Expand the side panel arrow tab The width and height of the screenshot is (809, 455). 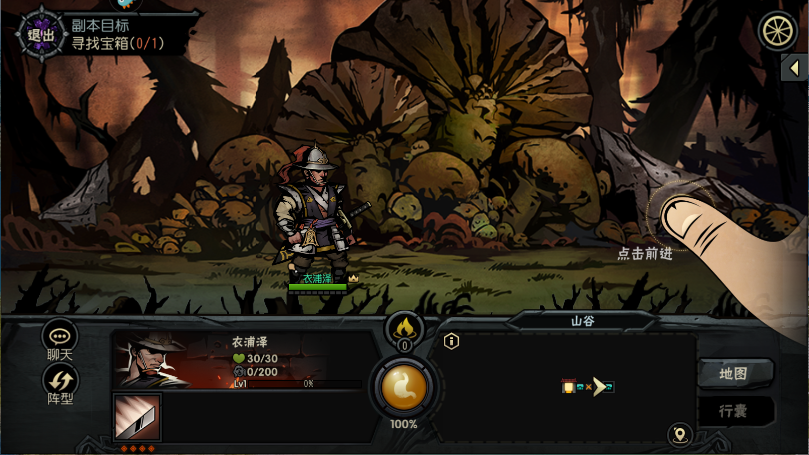click(794, 68)
